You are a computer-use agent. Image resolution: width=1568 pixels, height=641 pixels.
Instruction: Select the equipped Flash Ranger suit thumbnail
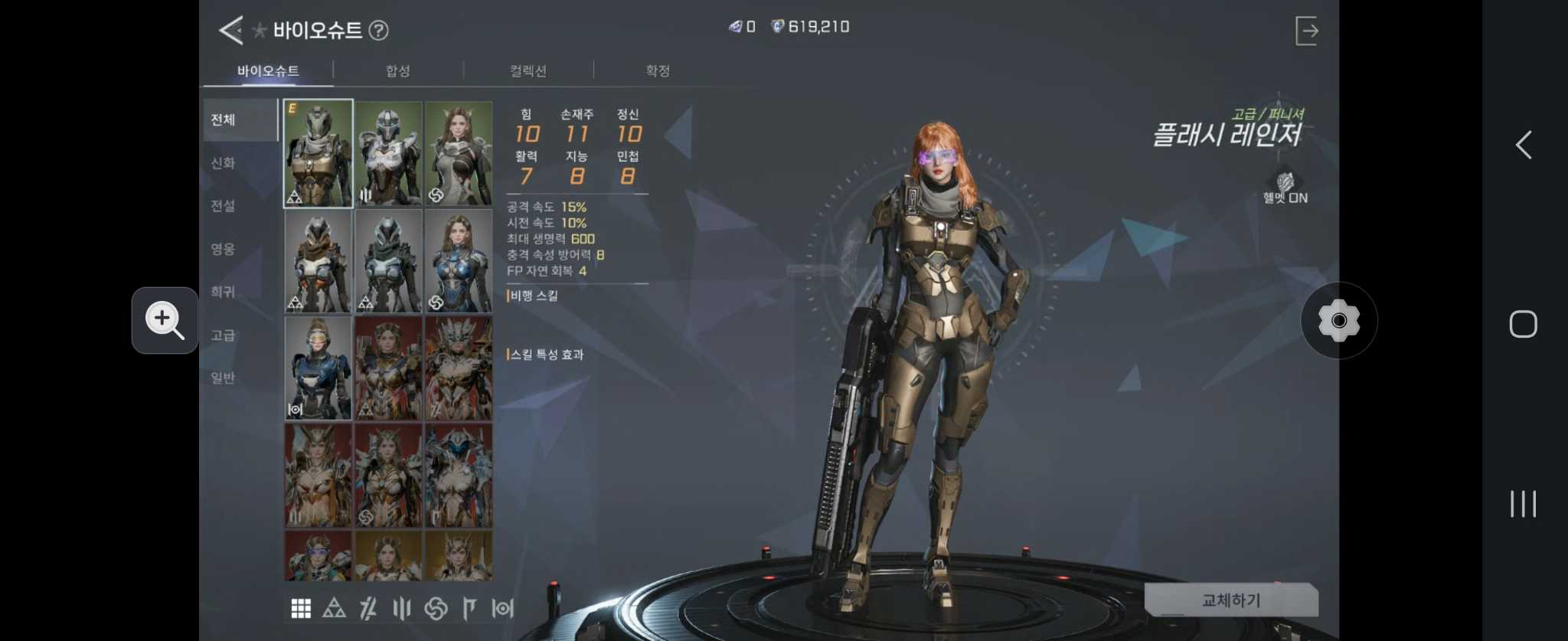pos(318,153)
